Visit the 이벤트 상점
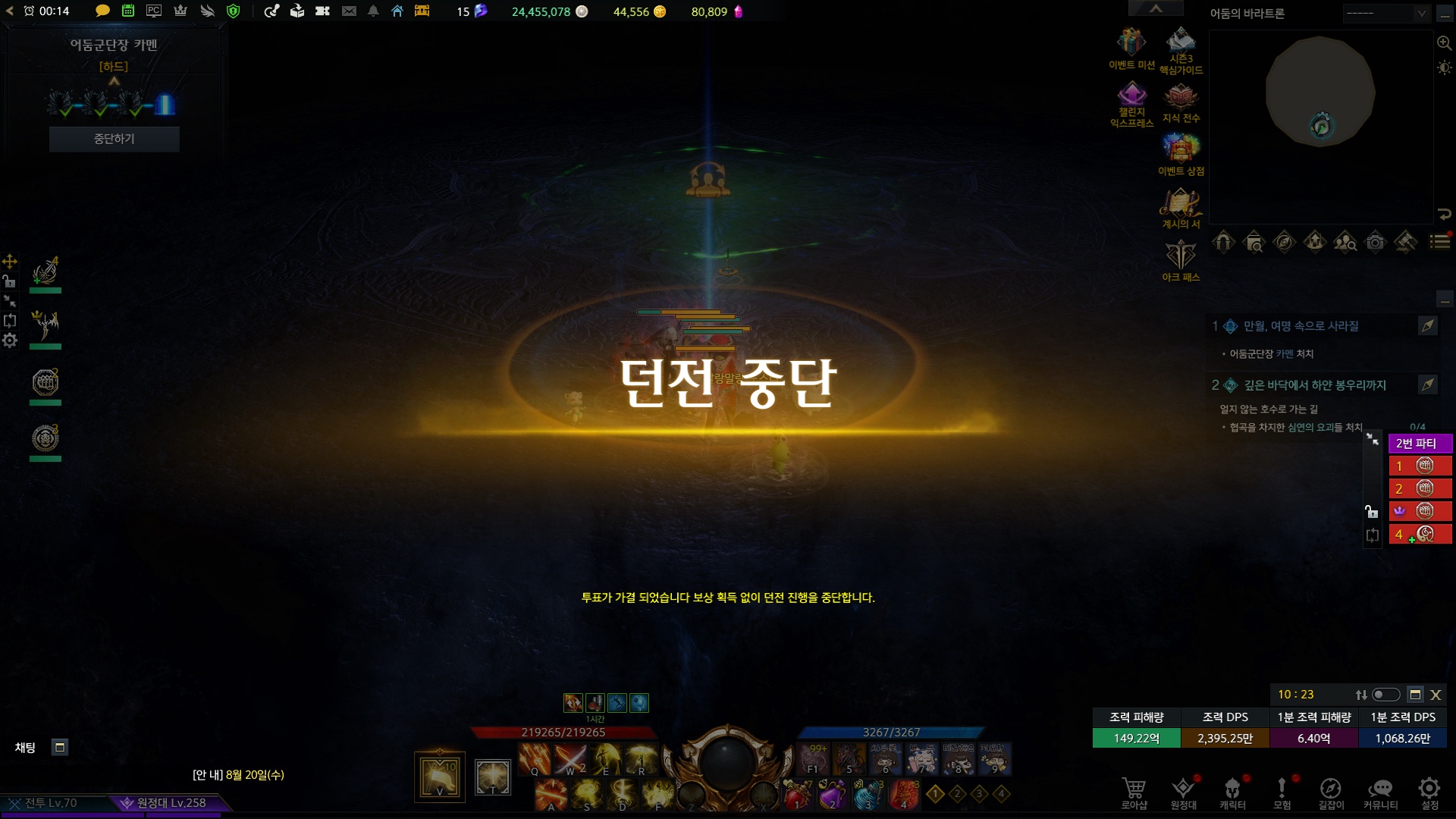Viewport: 1456px width, 819px height. click(1181, 150)
